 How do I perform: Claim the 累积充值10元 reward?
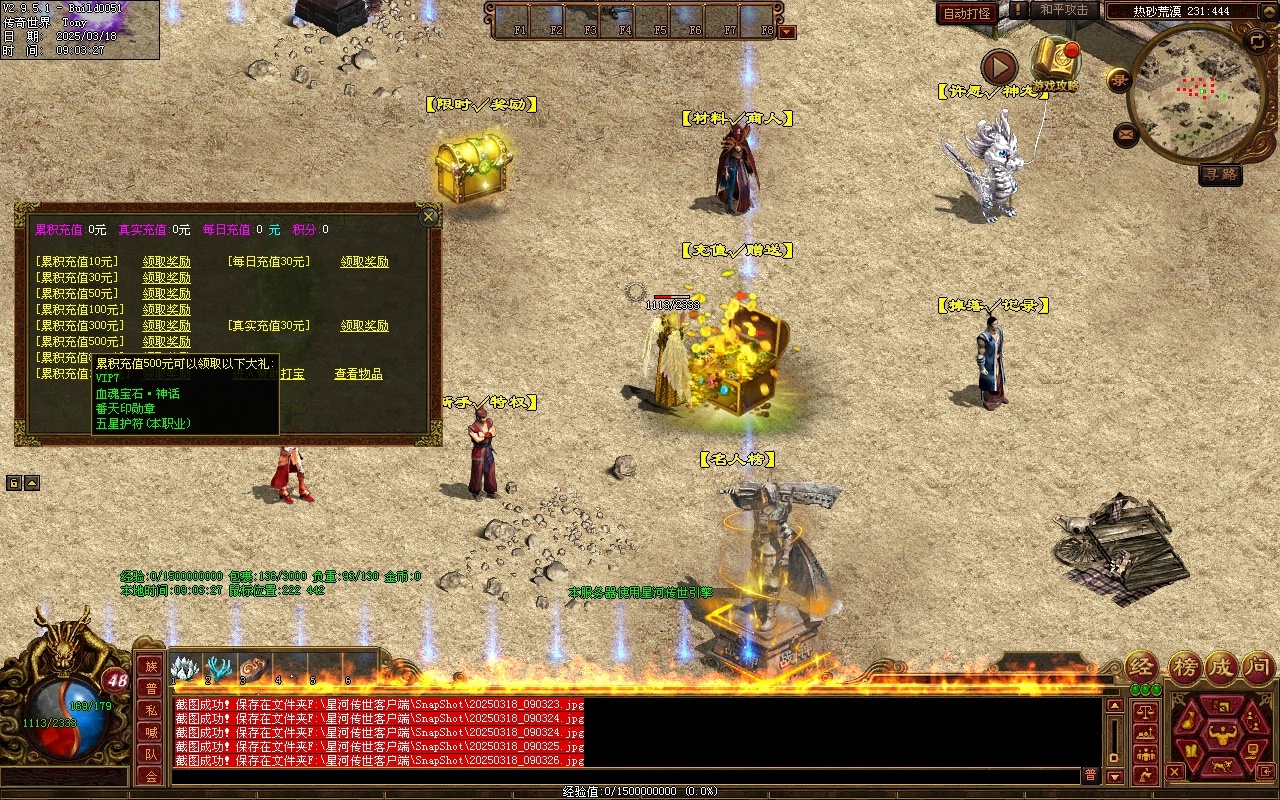point(166,262)
